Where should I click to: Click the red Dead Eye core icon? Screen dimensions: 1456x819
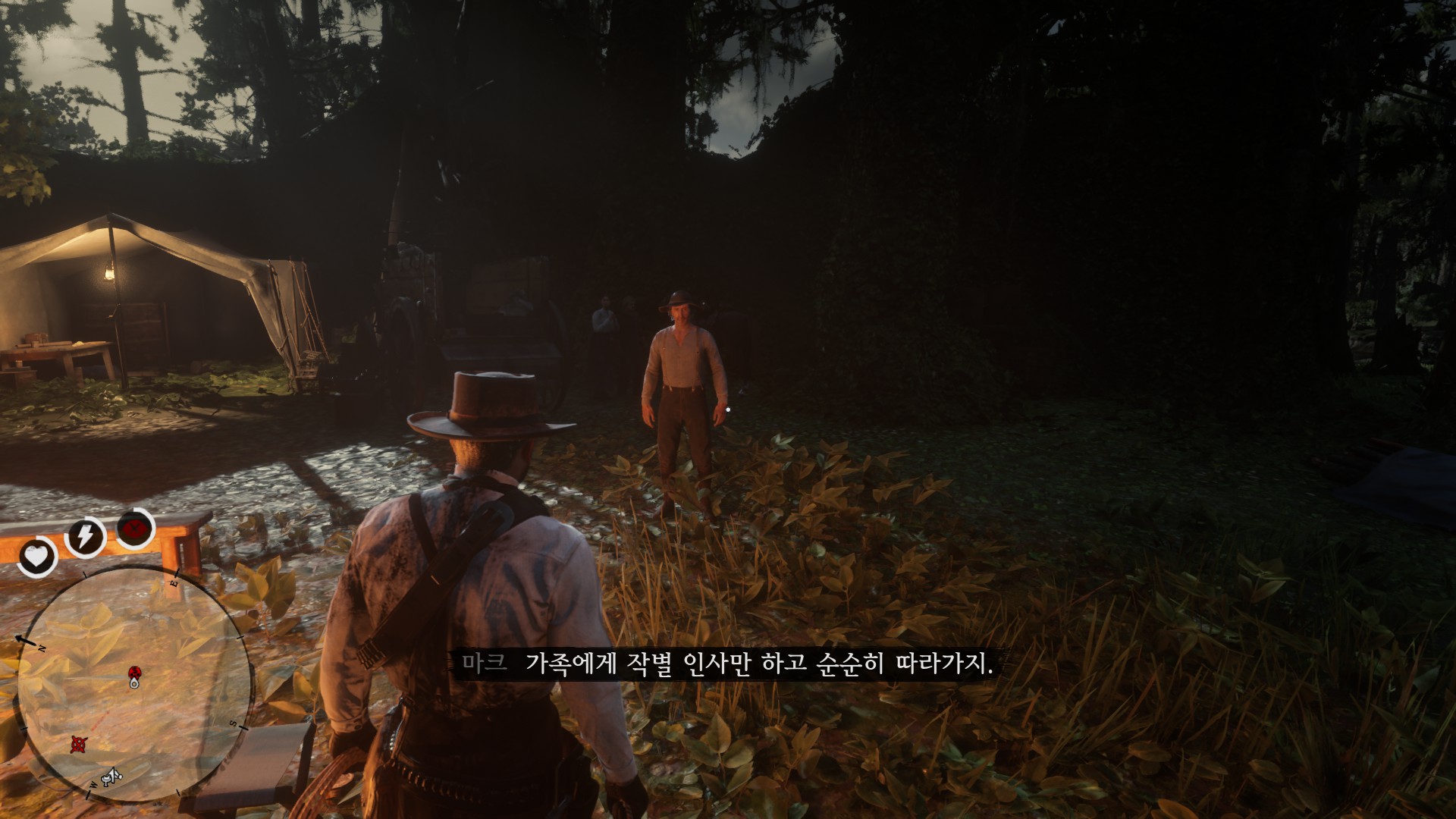point(136,528)
